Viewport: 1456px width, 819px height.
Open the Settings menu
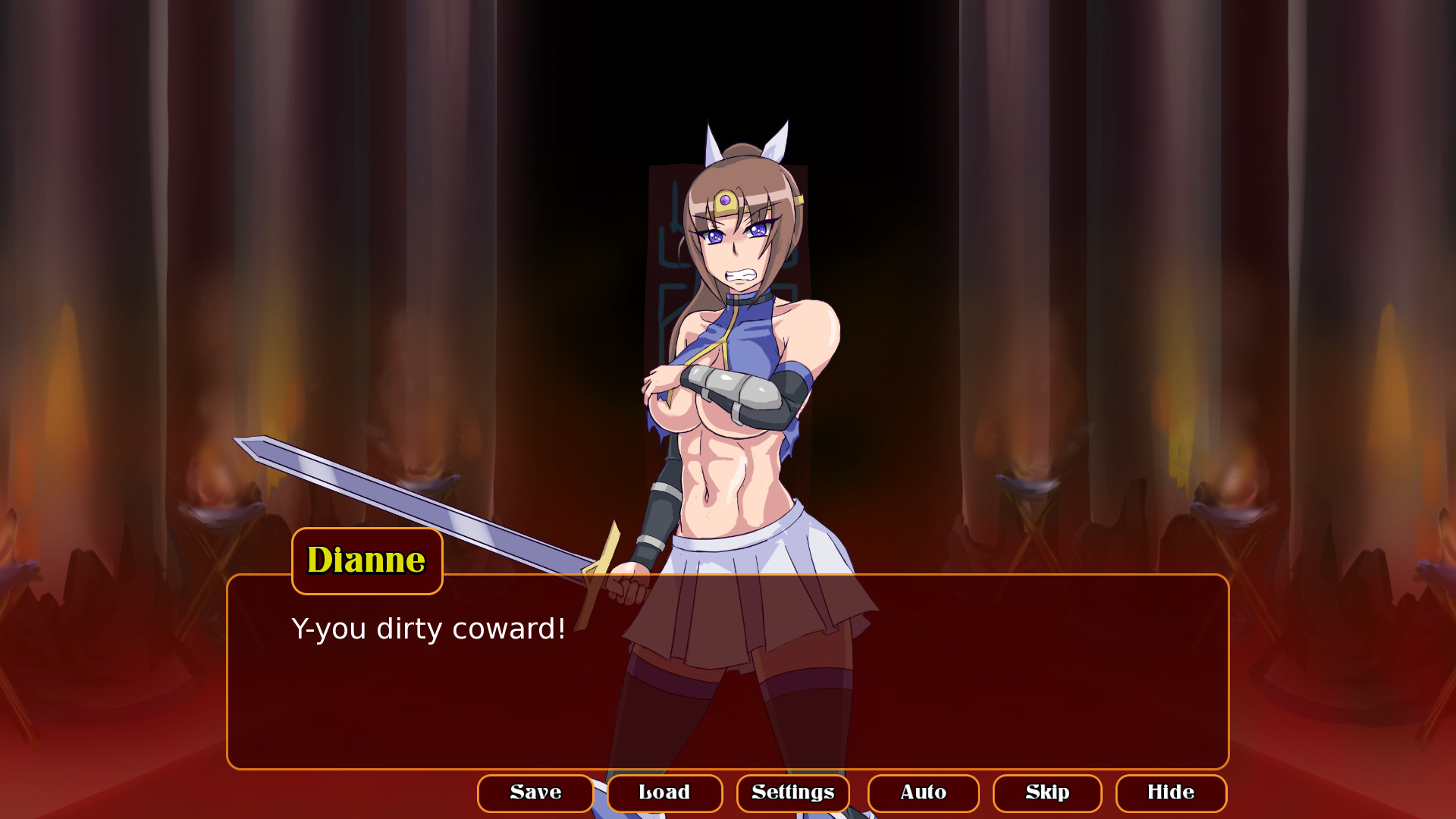(792, 793)
